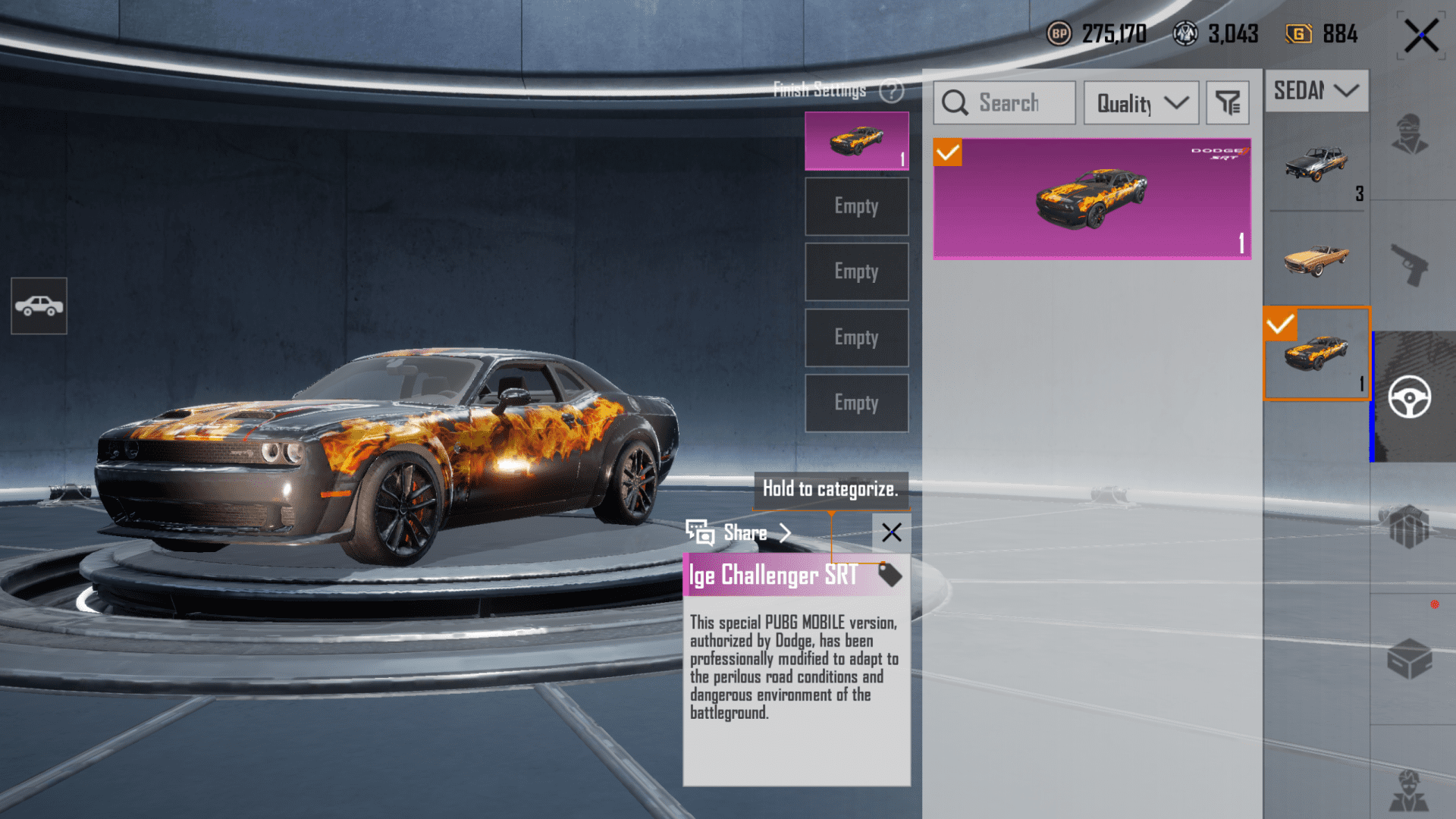The width and height of the screenshot is (1456, 819).
Task: Open the Finish Settings help icon
Action: coord(892,91)
